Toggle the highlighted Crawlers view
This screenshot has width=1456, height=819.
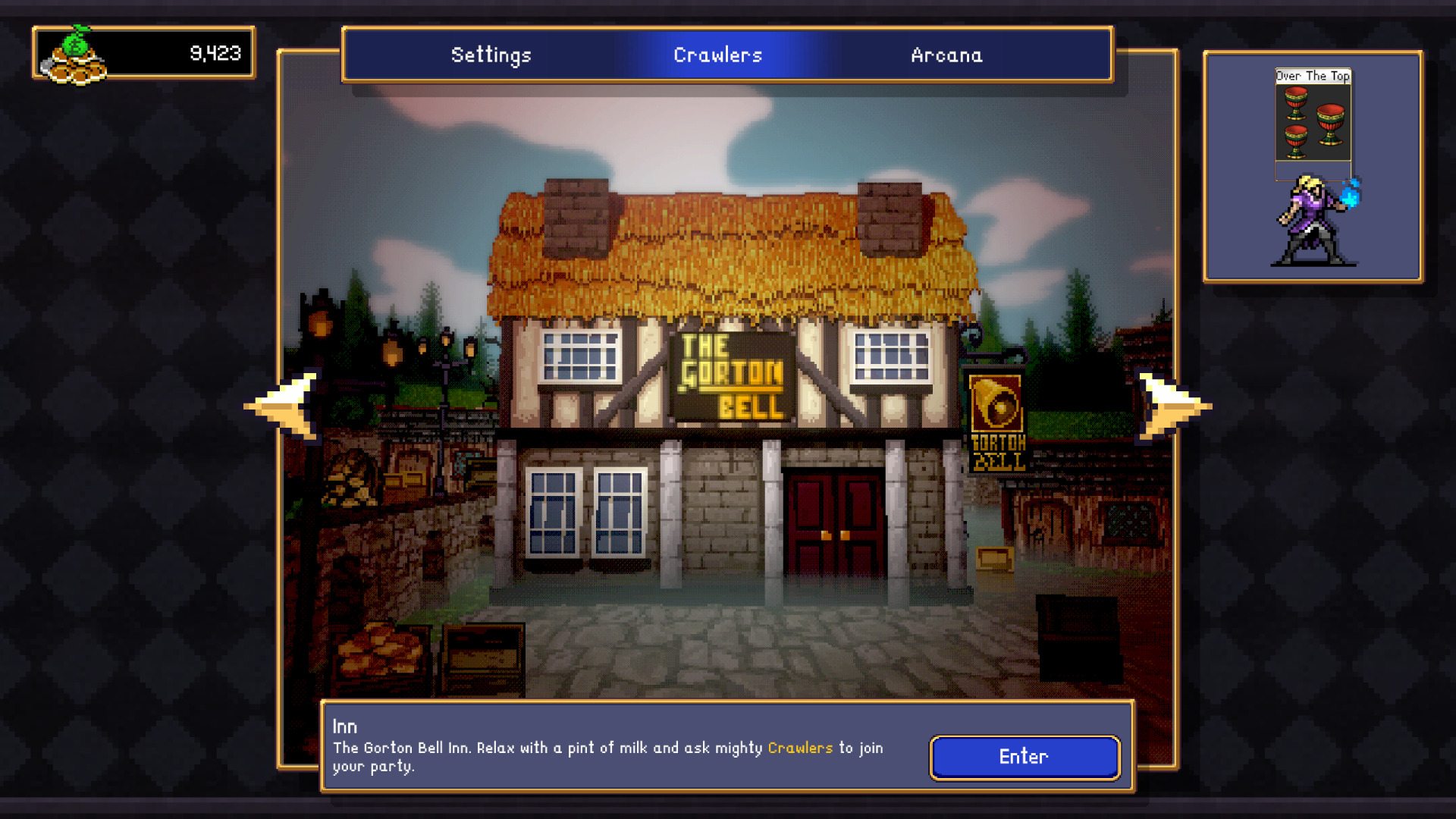click(717, 55)
